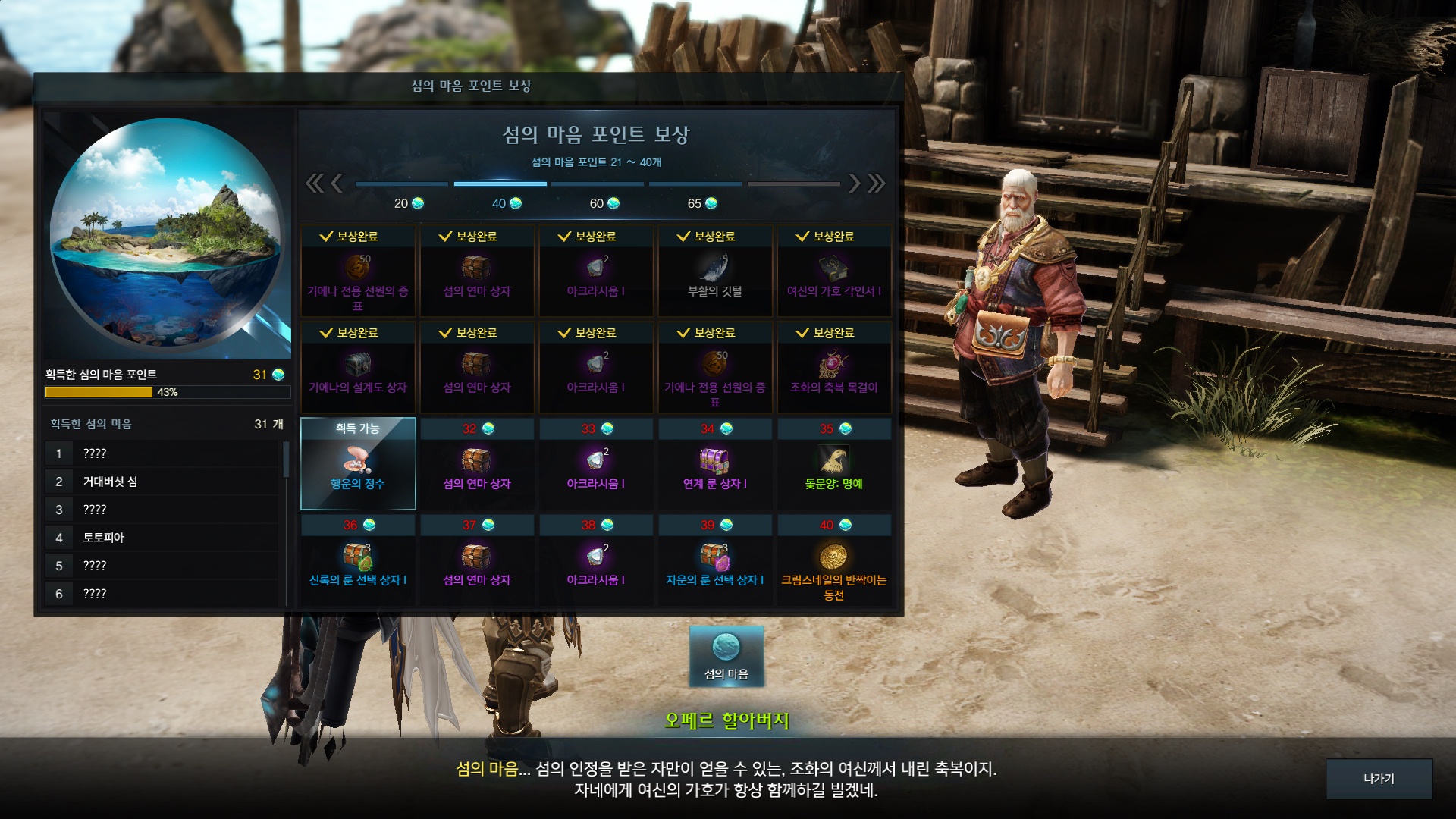Claim the 행운의 정수 reward
The width and height of the screenshot is (1456, 819).
pyautogui.click(x=358, y=463)
